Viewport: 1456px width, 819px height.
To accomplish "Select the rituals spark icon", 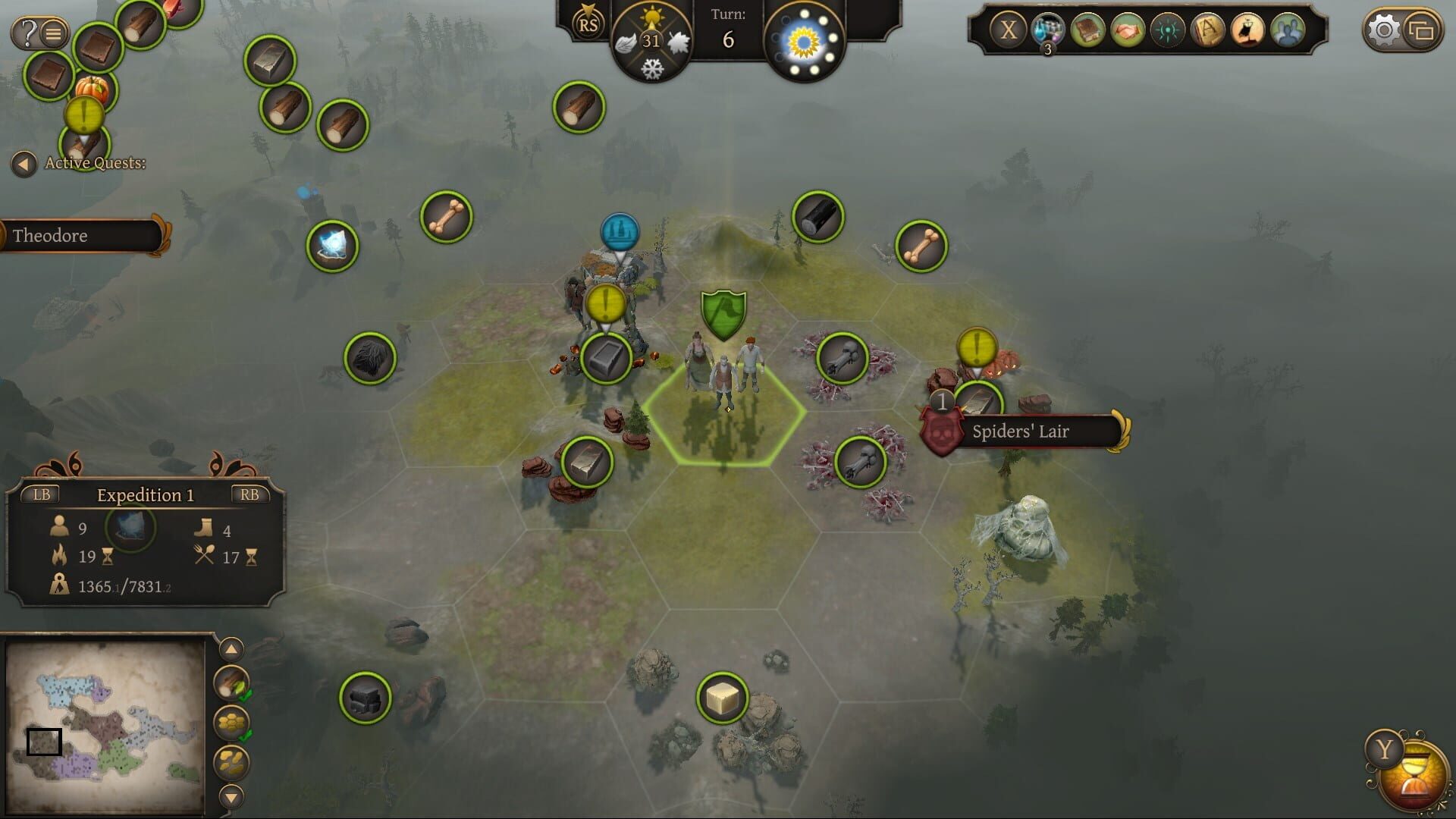I will [1168, 30].
